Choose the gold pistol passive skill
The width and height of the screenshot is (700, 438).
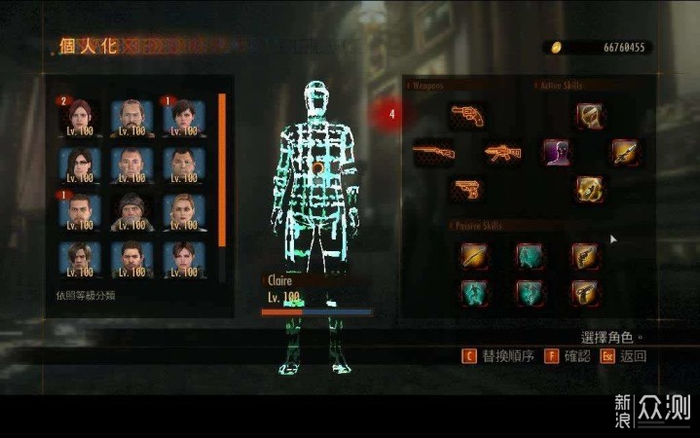[584, 292]
